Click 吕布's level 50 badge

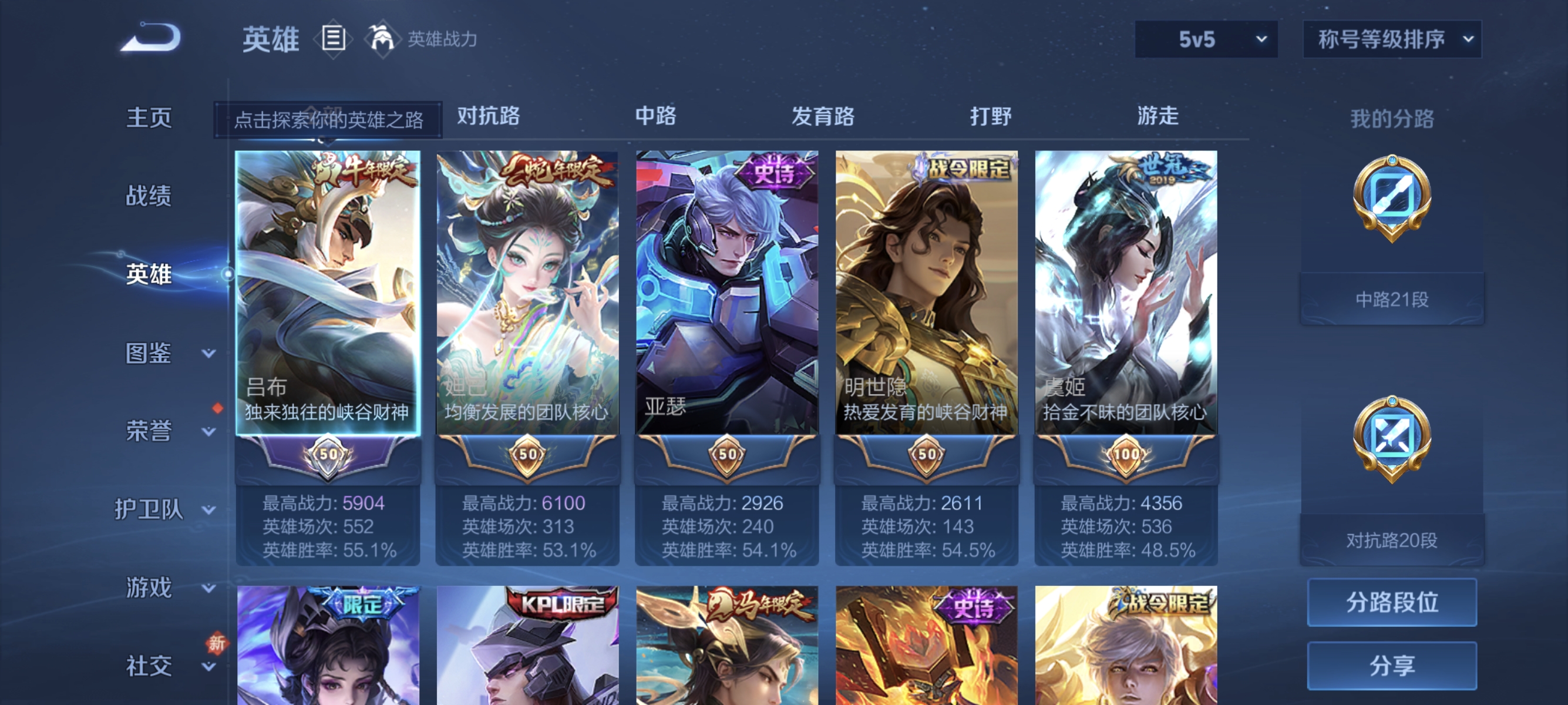[x=329, y=454]
